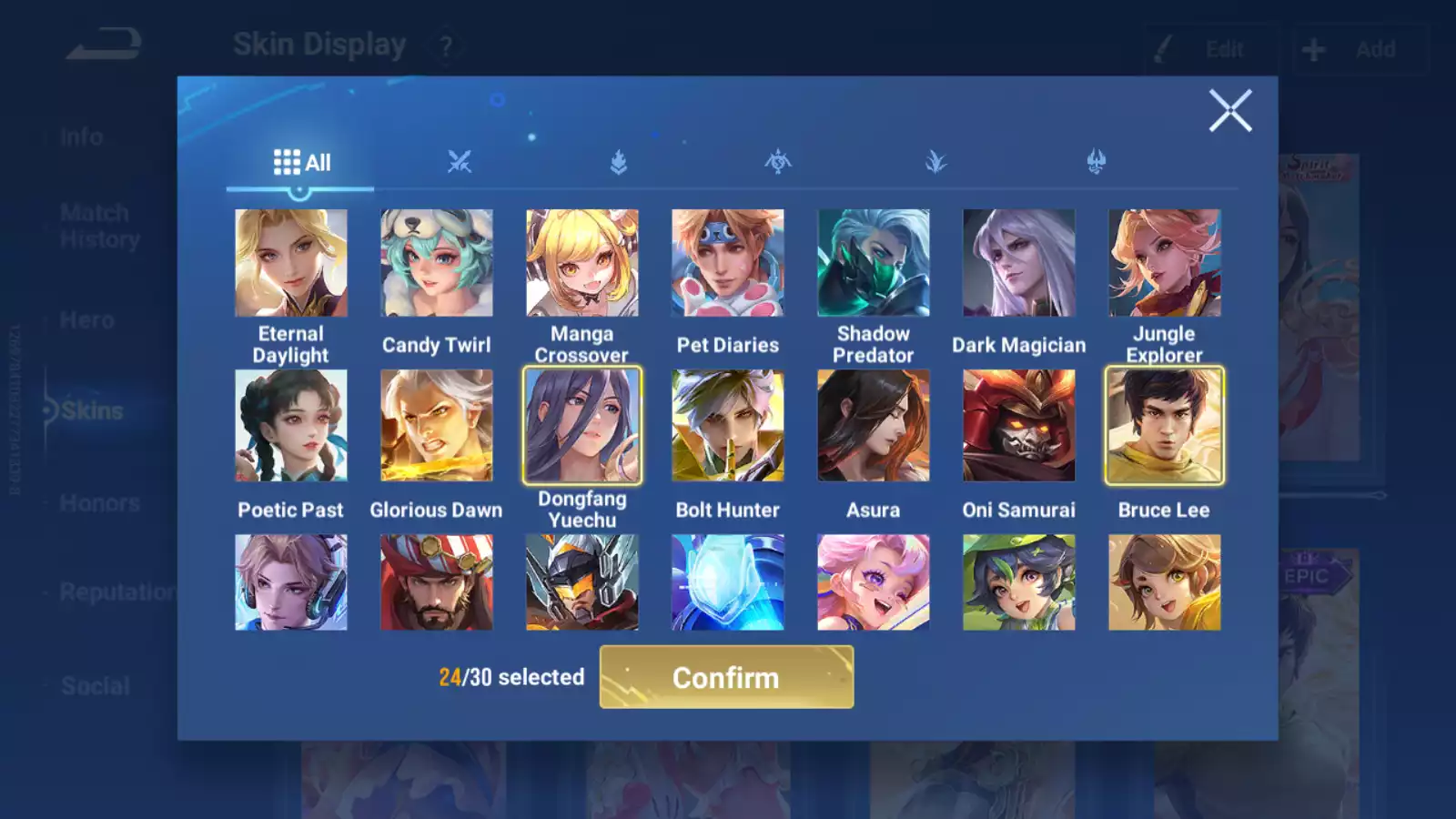1456x819 pixels.
Task: Switch to the All tab
Action: point(300,161)
